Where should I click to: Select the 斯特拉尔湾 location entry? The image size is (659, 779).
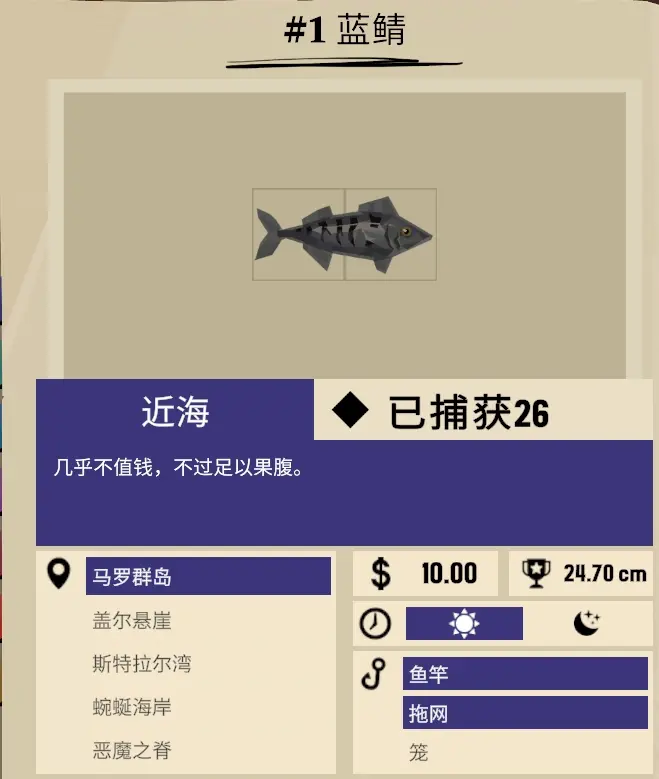(142, 664)
